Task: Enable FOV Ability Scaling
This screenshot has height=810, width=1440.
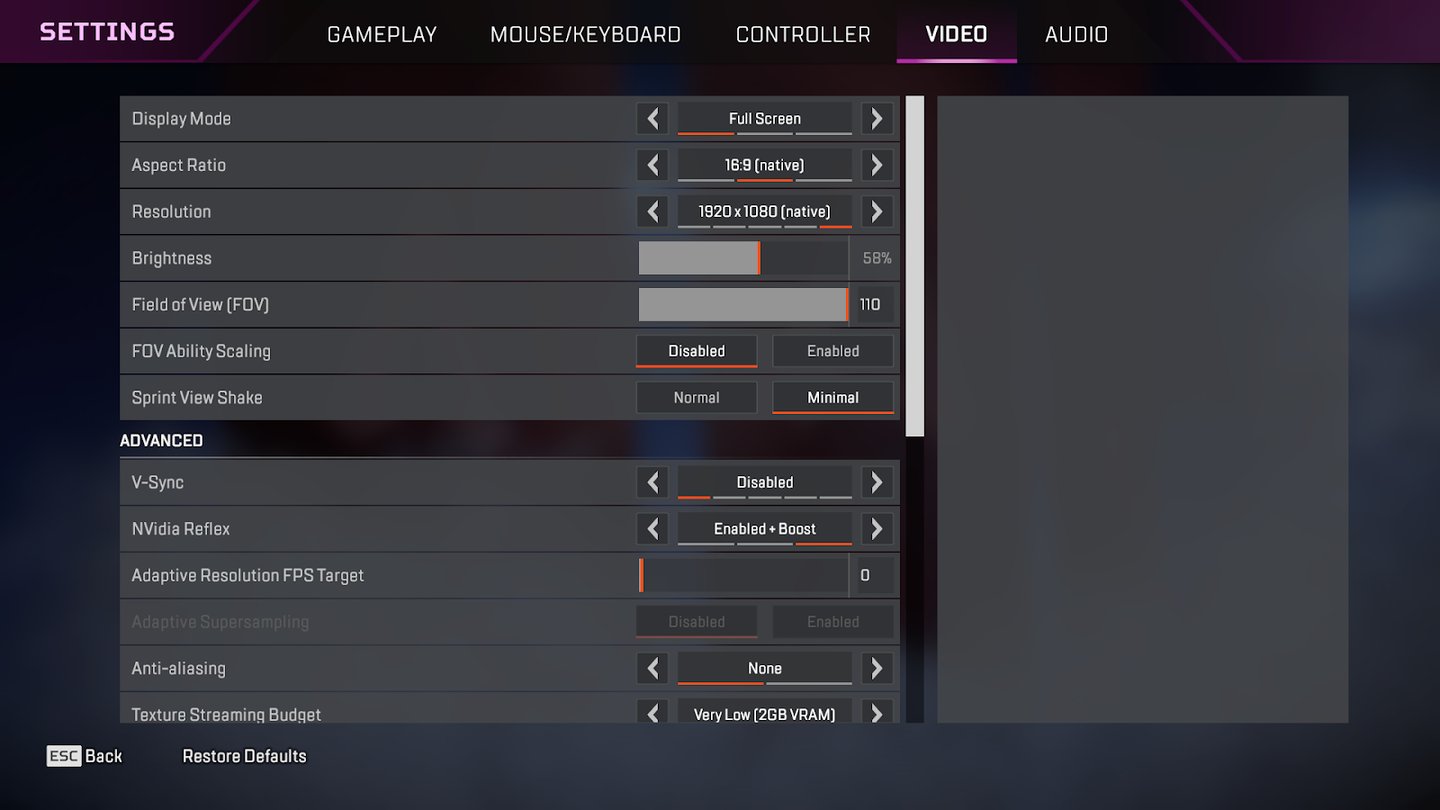Action: [833, 351]
